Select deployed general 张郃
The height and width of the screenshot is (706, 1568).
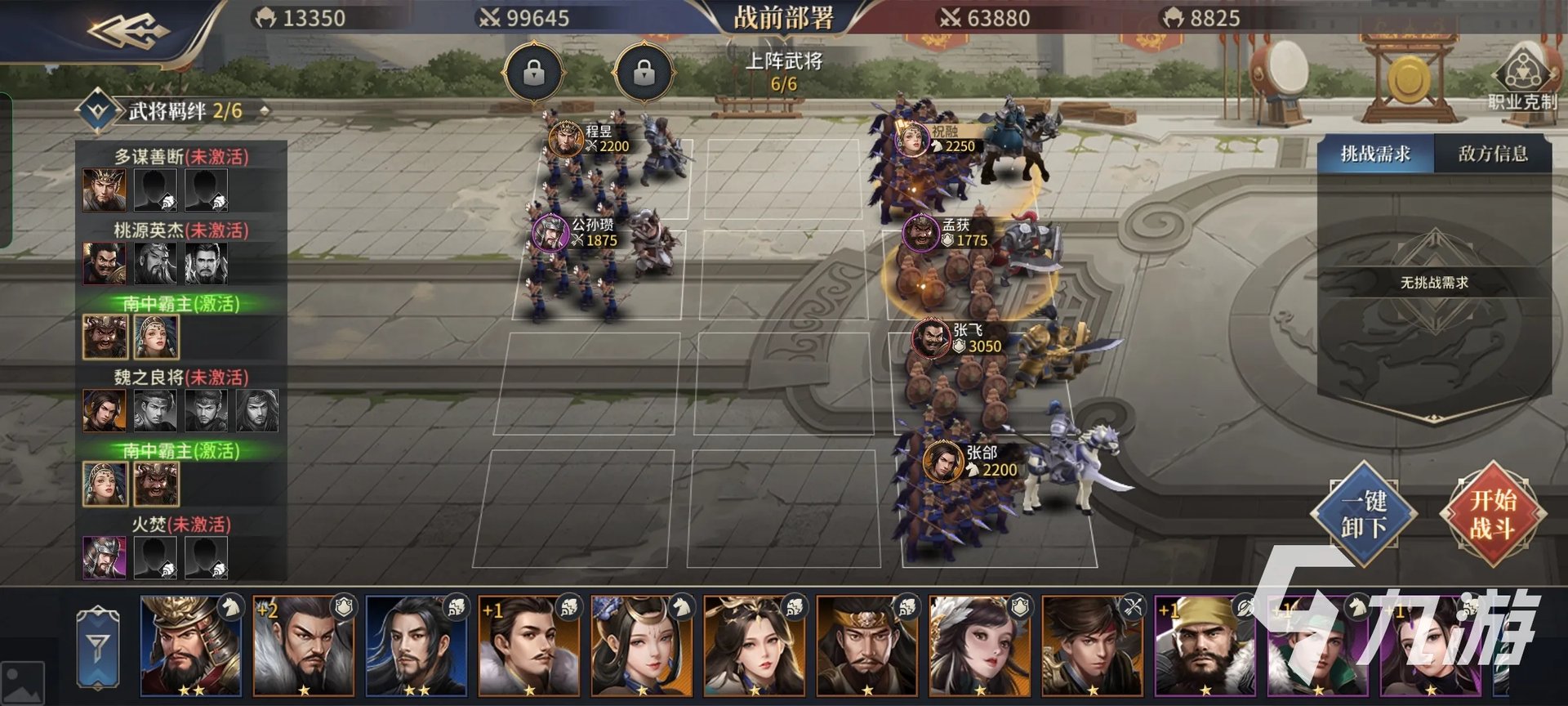(x=943, y=461)
